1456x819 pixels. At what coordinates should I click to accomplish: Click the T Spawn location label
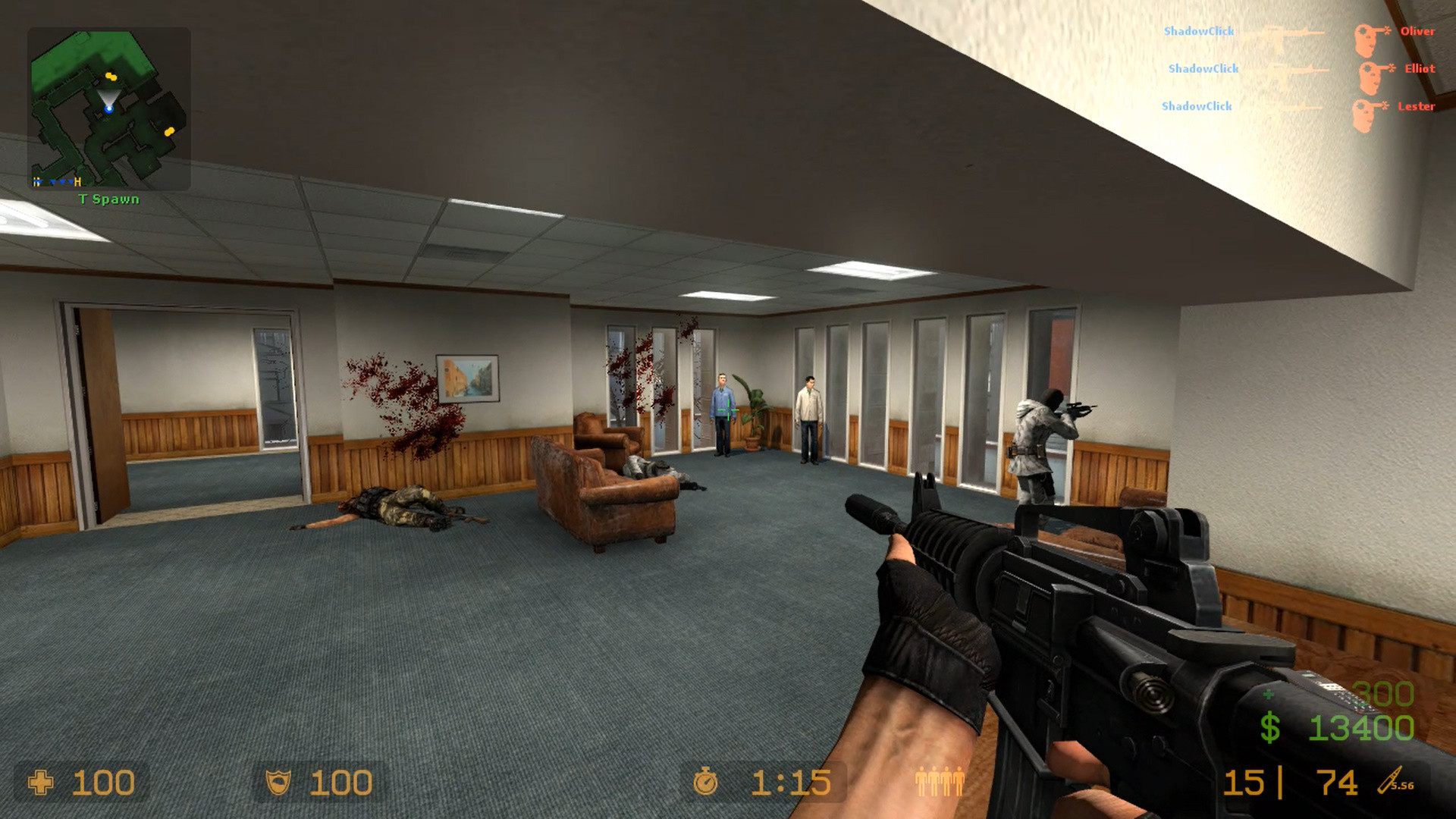click(107, 199)
